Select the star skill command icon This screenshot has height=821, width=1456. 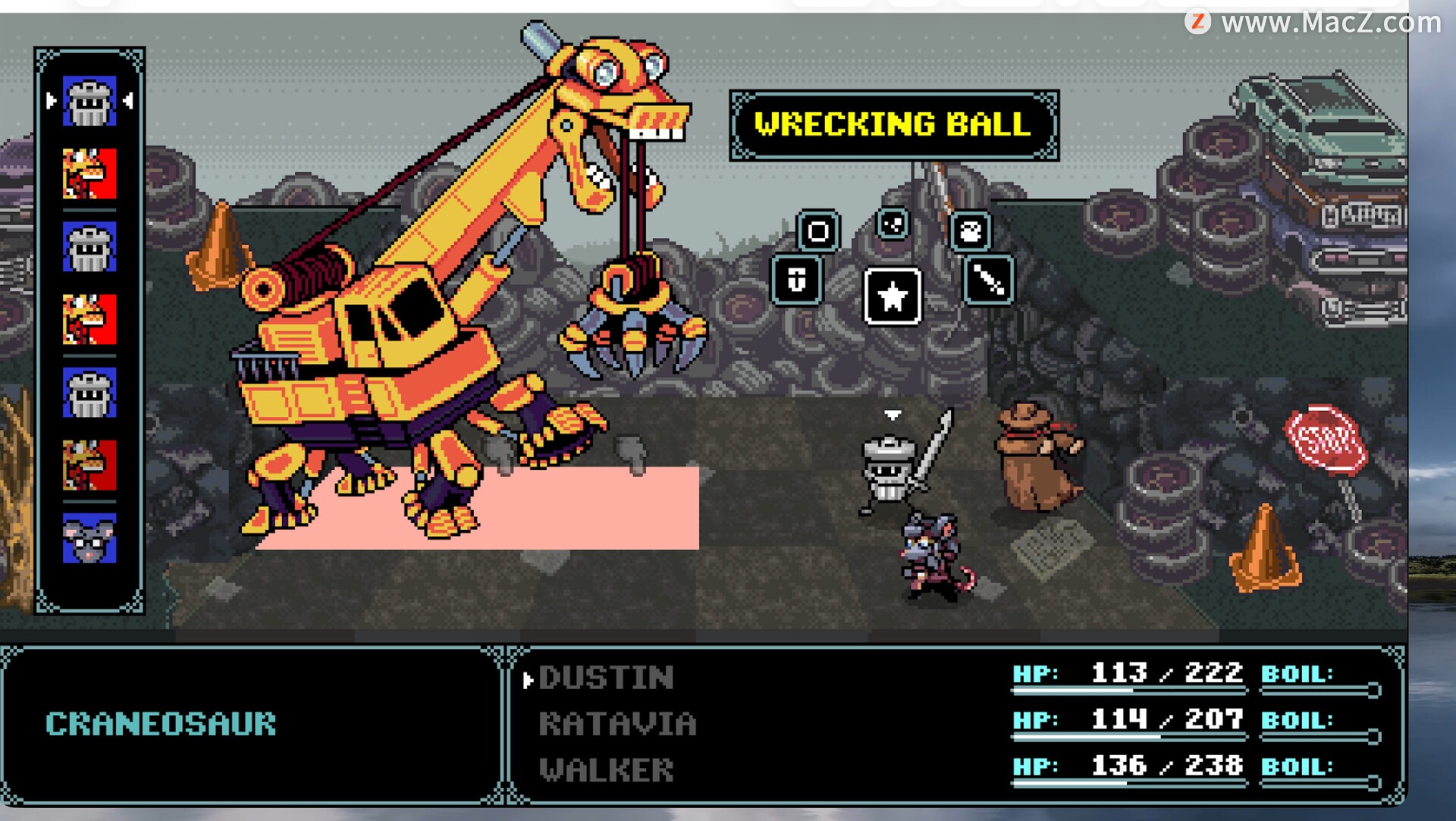click(893, 296)
